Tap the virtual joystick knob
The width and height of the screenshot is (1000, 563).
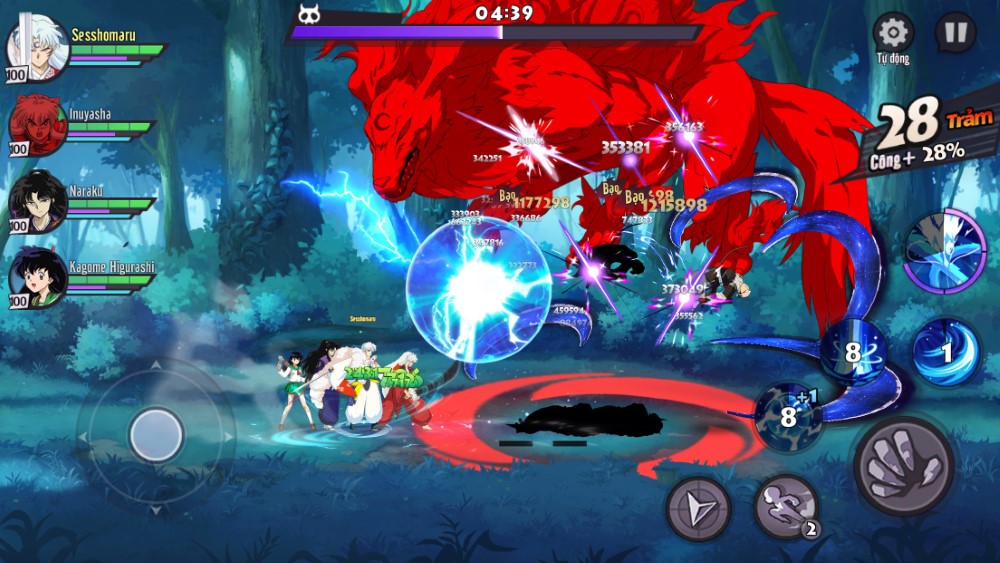tap(156, 435)
